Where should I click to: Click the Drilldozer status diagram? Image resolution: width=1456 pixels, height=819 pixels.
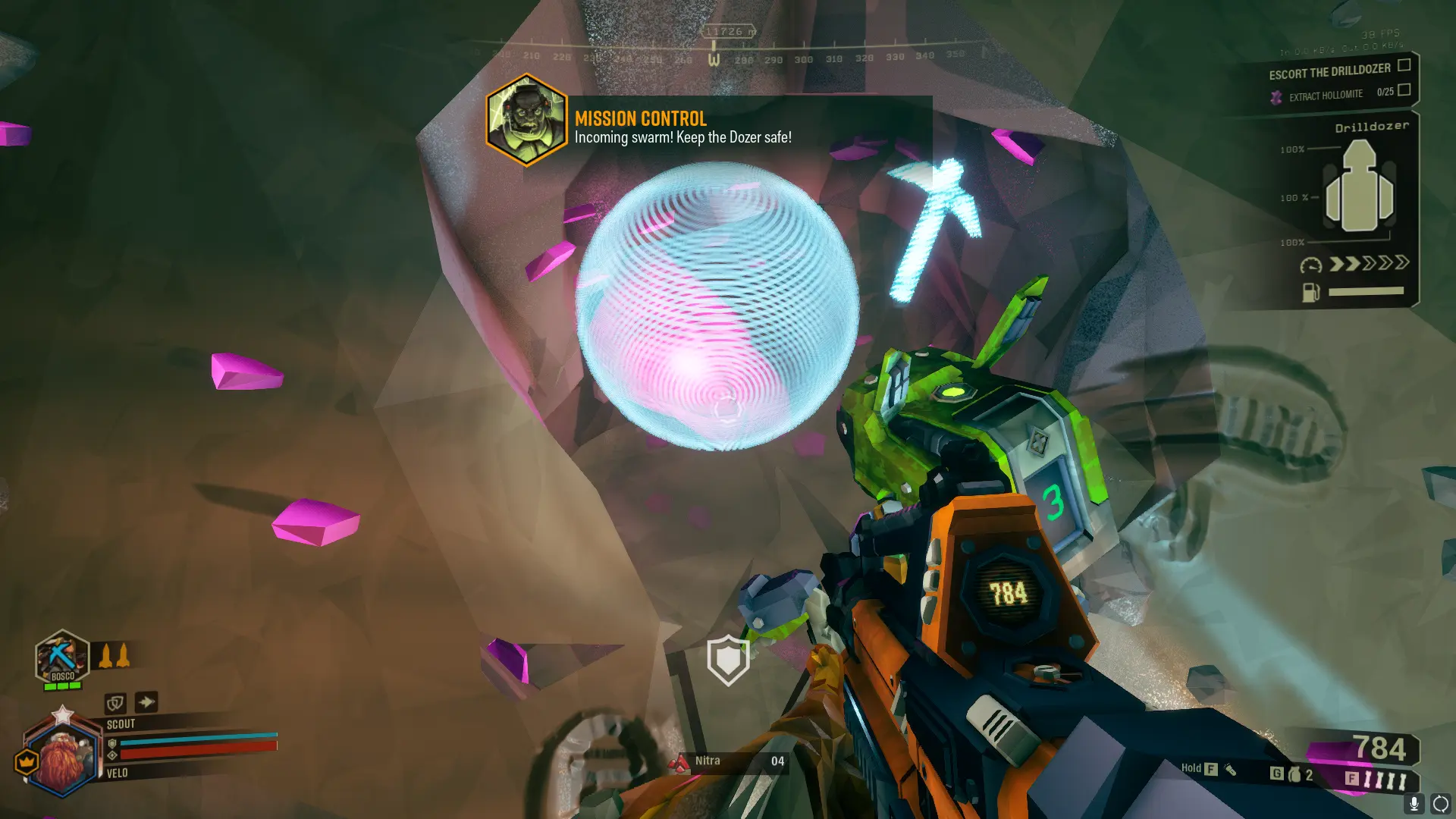click(x=1359, y=188)
